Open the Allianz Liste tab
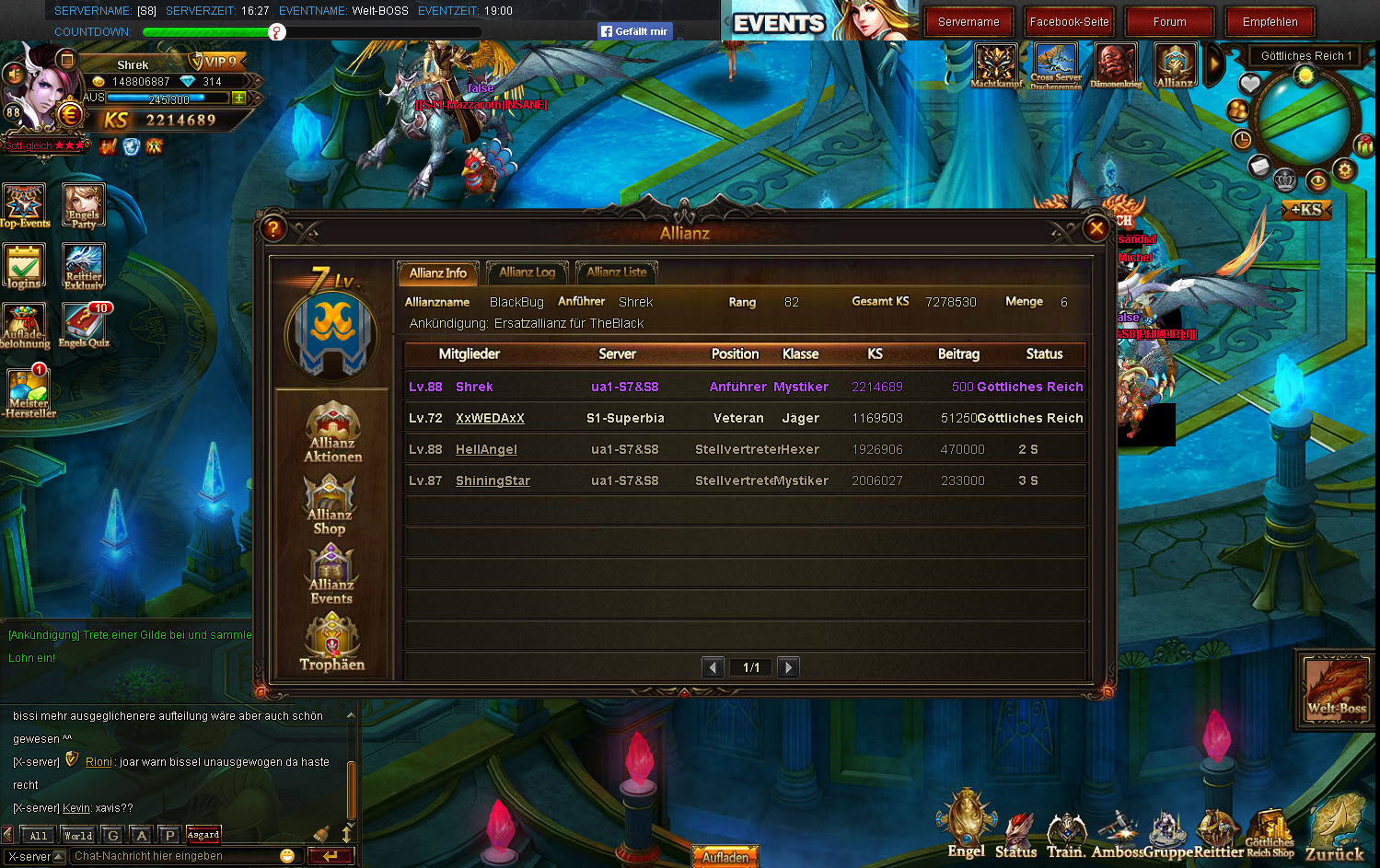Viewport: 1380px width, 868px height. coord(616,272)
